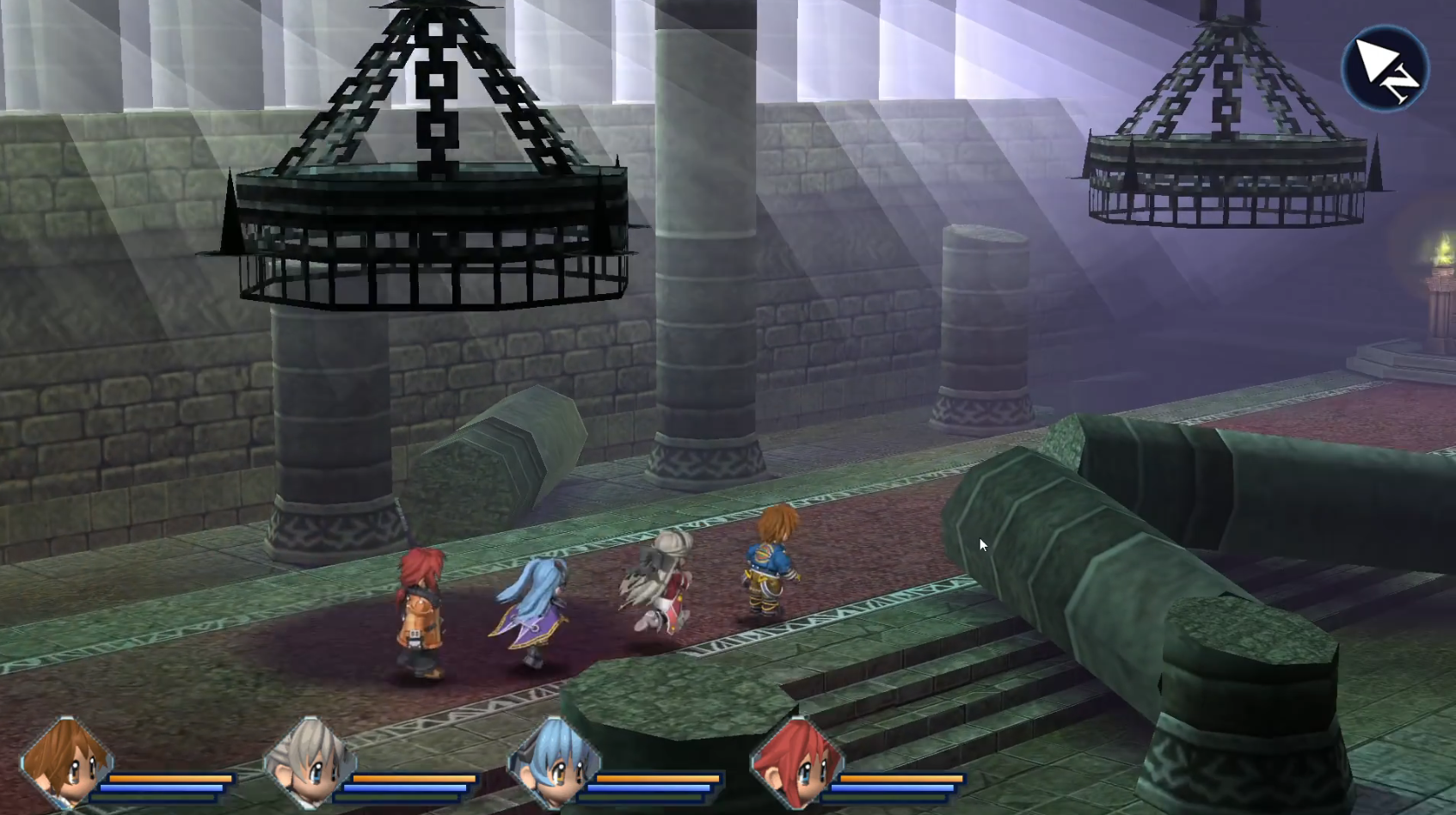Image resolution: width=1456 pixels, height=815 pixels.
Task: Pick the red-haired party member portrait
Action: [797, 763]
